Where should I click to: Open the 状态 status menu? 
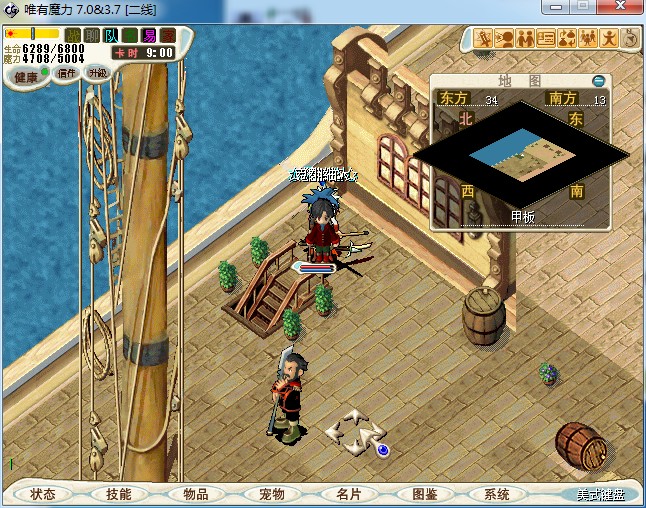tap(44, 494)
